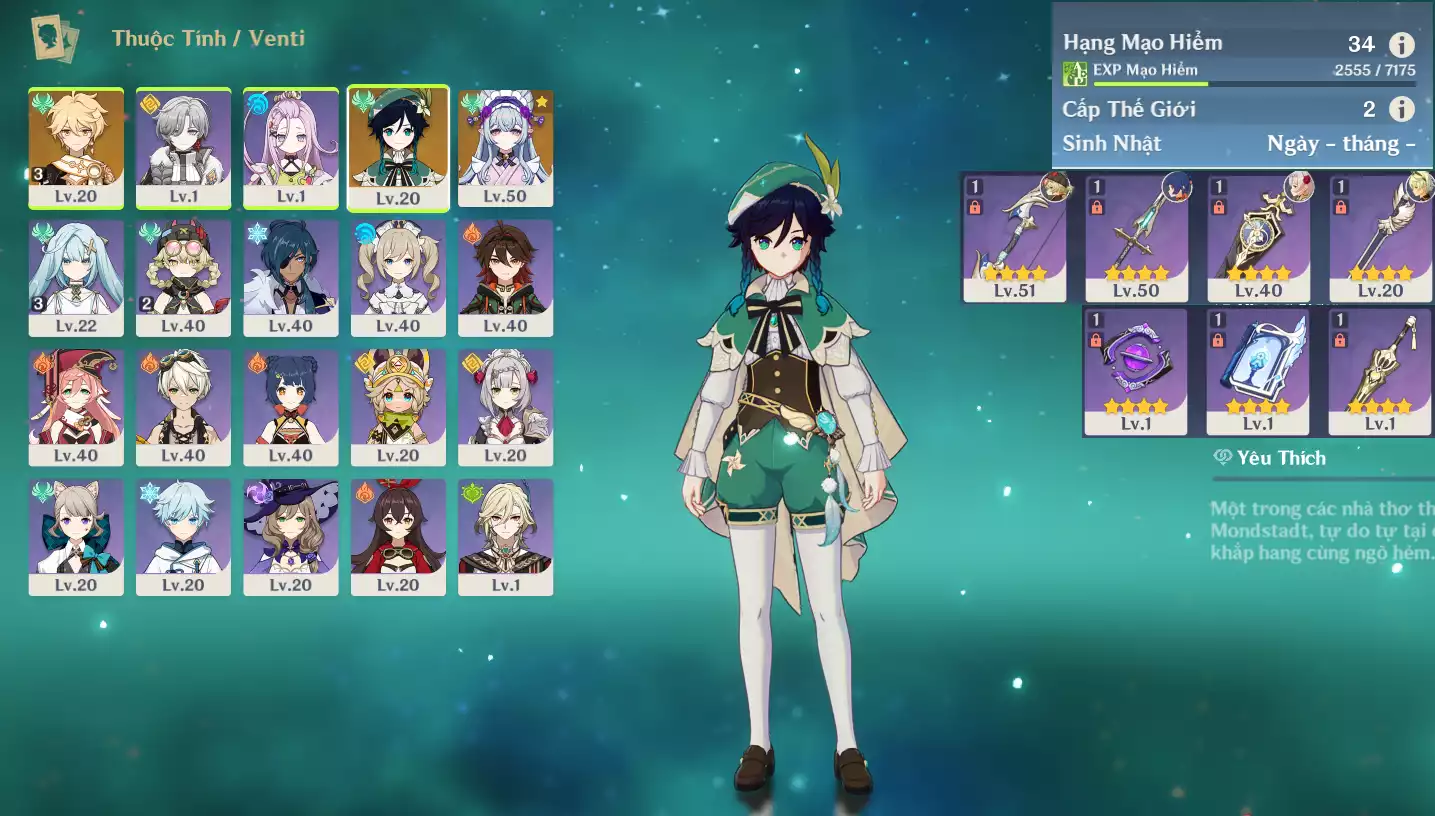
Task: Choose the Lv.50 maid character with star badge
Action: click(505, 147)
